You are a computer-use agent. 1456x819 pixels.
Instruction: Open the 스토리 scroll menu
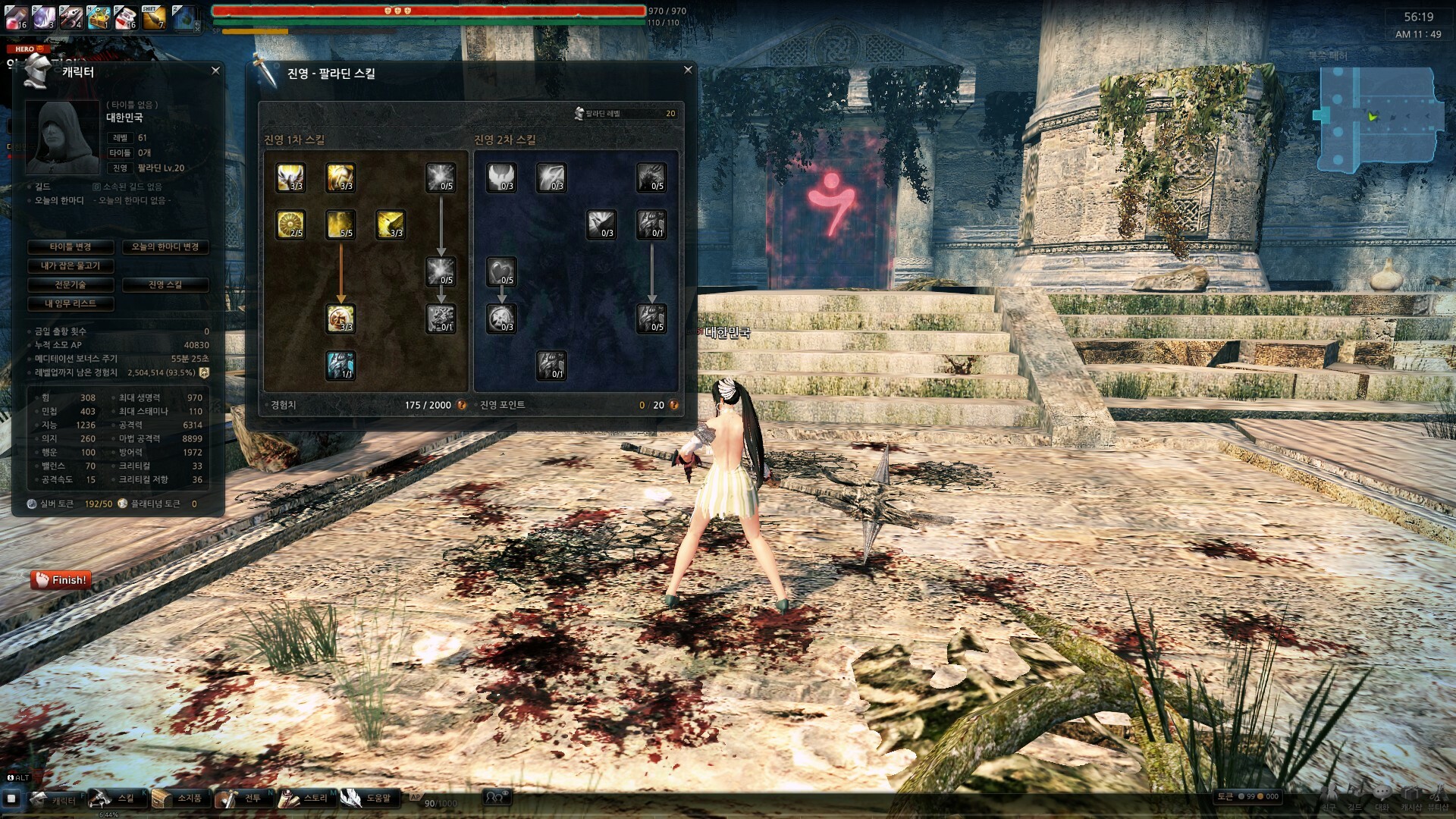point(303,799)
